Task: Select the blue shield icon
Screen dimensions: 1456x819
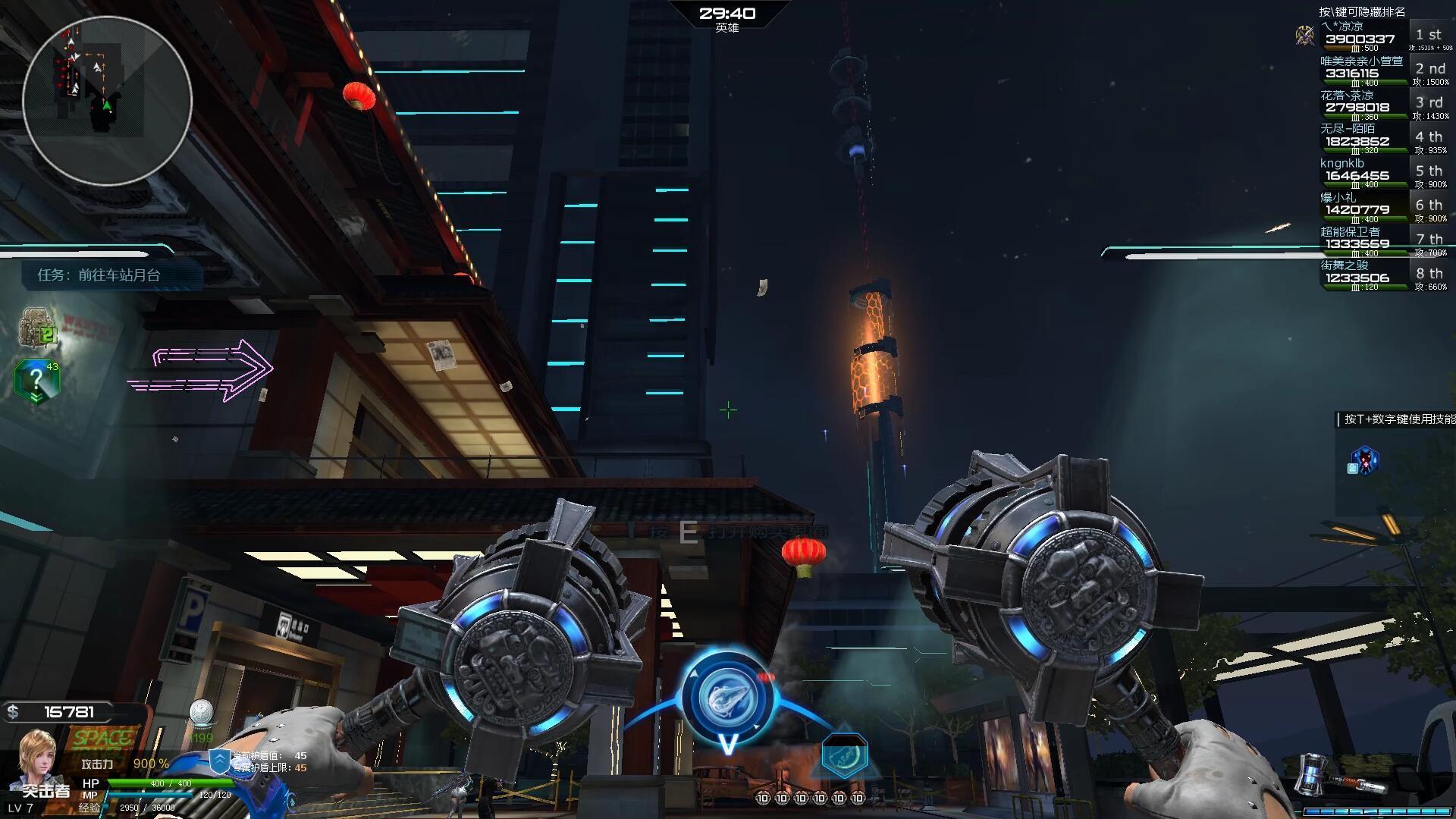Action: click(x=219, y=761)
